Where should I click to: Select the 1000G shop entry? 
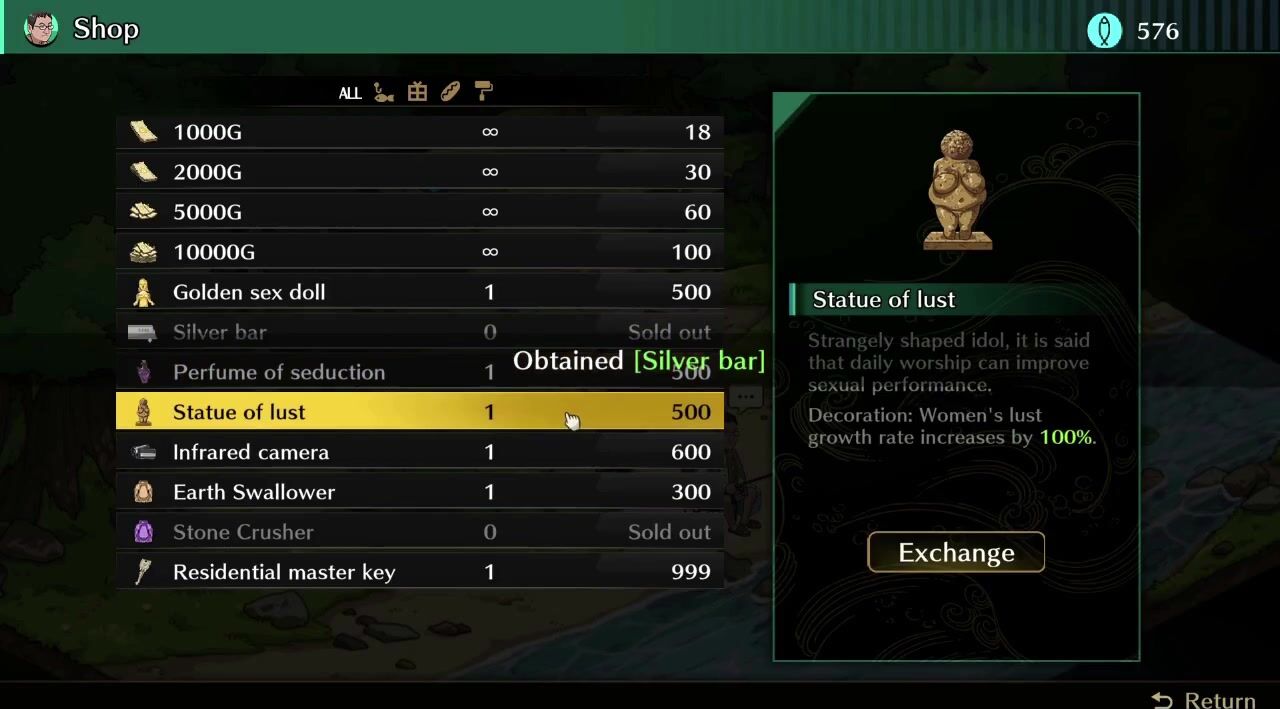420,132
